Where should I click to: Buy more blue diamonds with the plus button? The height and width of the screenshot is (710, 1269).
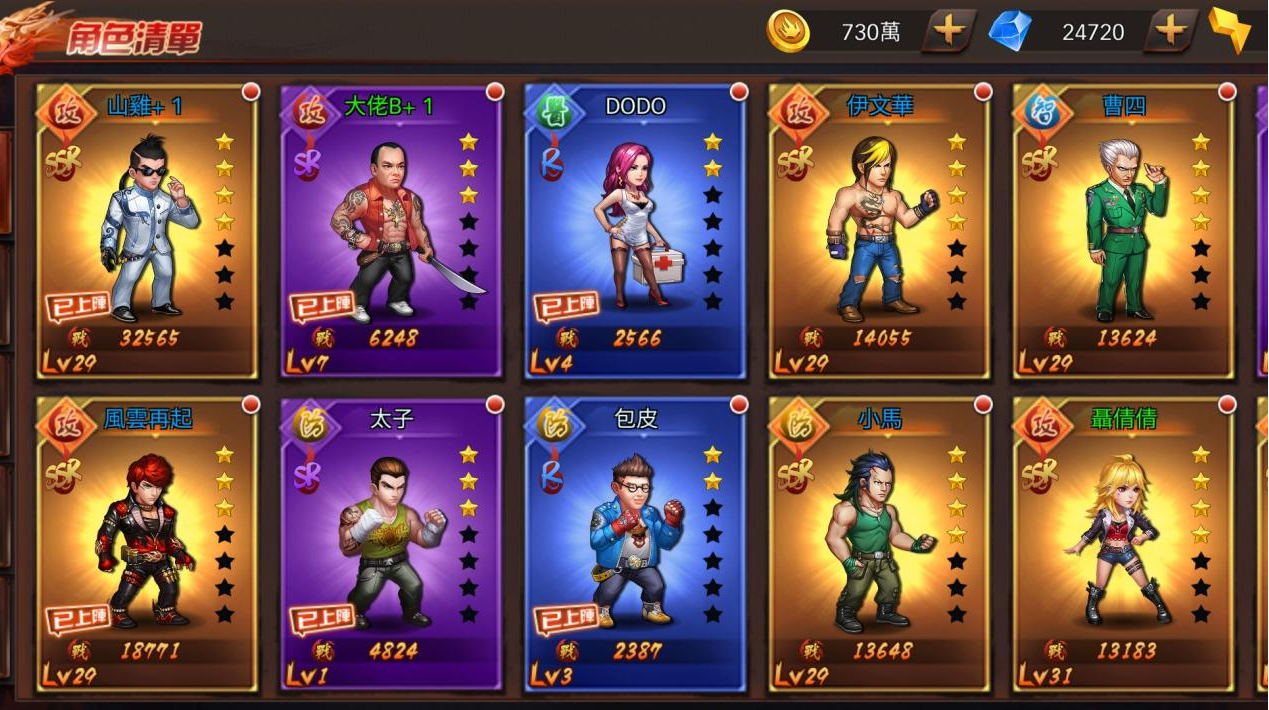pyautogui.click(x=1170, y=32)
